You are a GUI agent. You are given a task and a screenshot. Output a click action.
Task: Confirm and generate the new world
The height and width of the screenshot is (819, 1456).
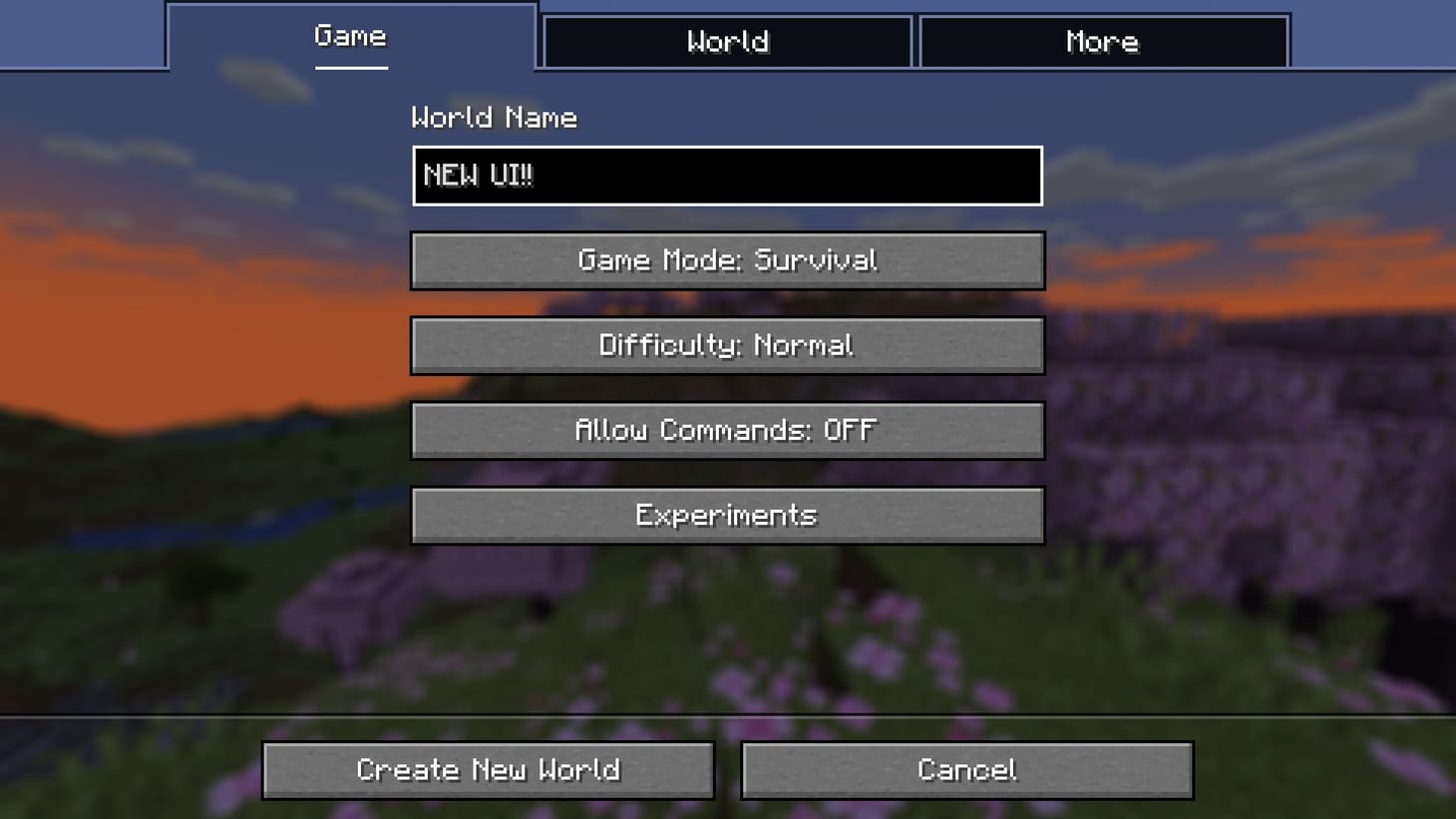pyautogui.click(x=489, y=769)
